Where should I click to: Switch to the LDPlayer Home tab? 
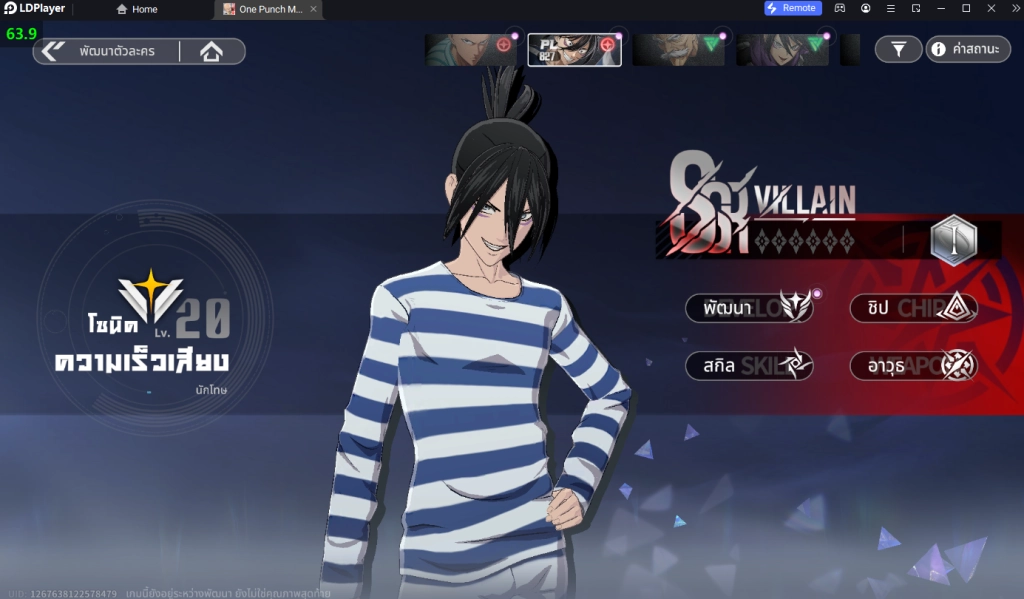137,9
